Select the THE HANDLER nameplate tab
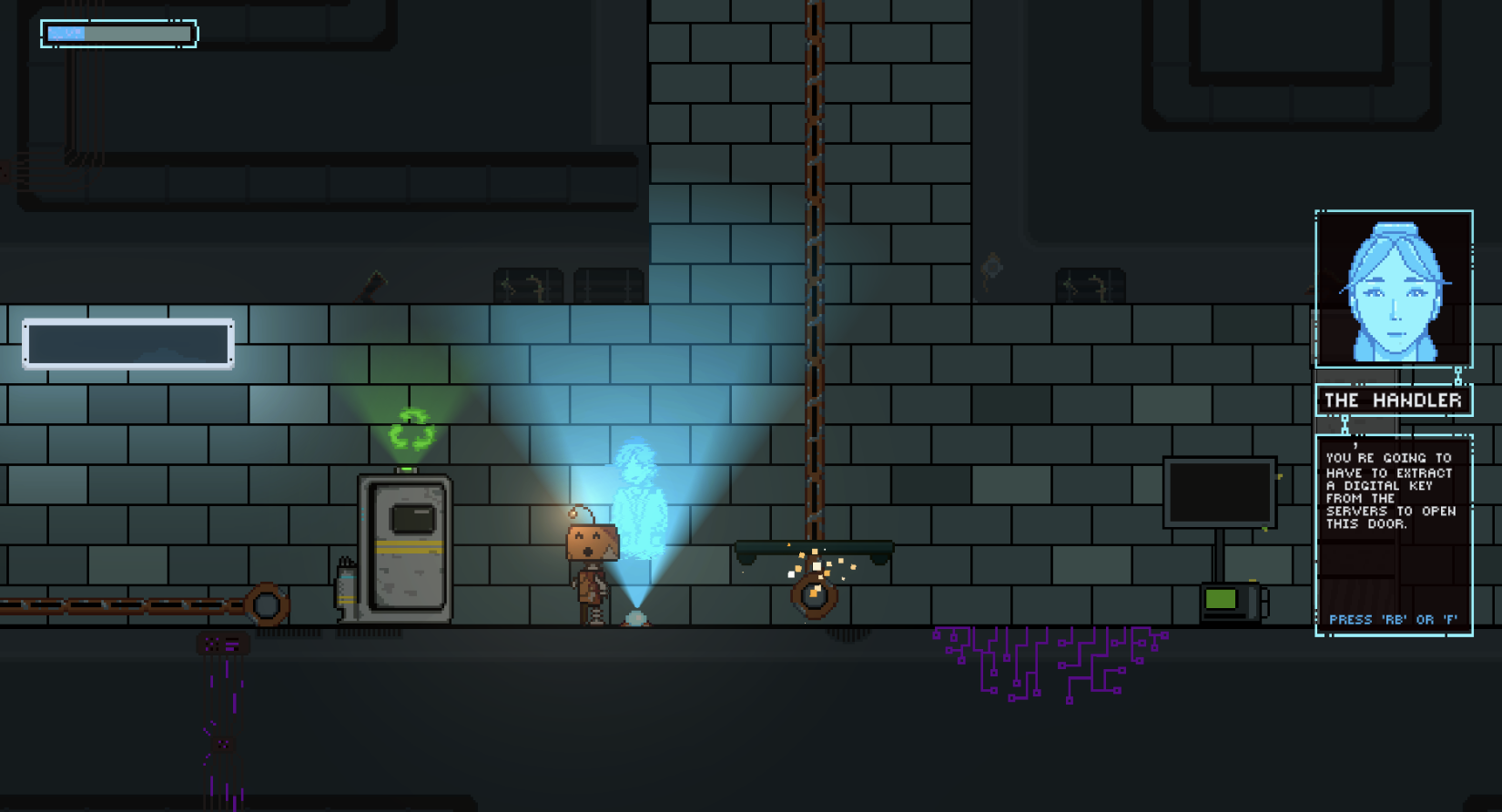 [1395, 399]
